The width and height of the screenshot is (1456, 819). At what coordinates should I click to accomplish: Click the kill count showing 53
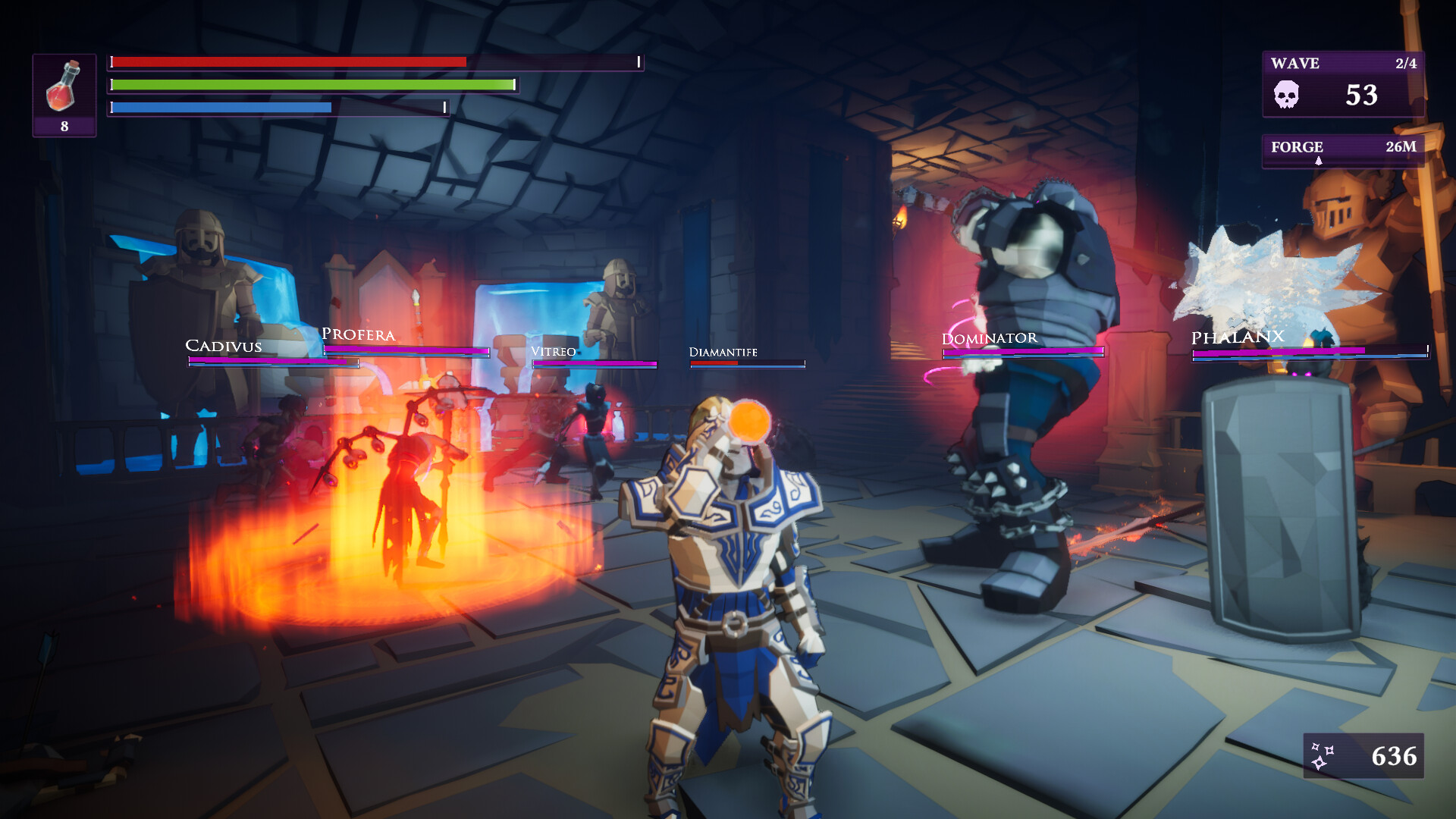pos(1363,96)
